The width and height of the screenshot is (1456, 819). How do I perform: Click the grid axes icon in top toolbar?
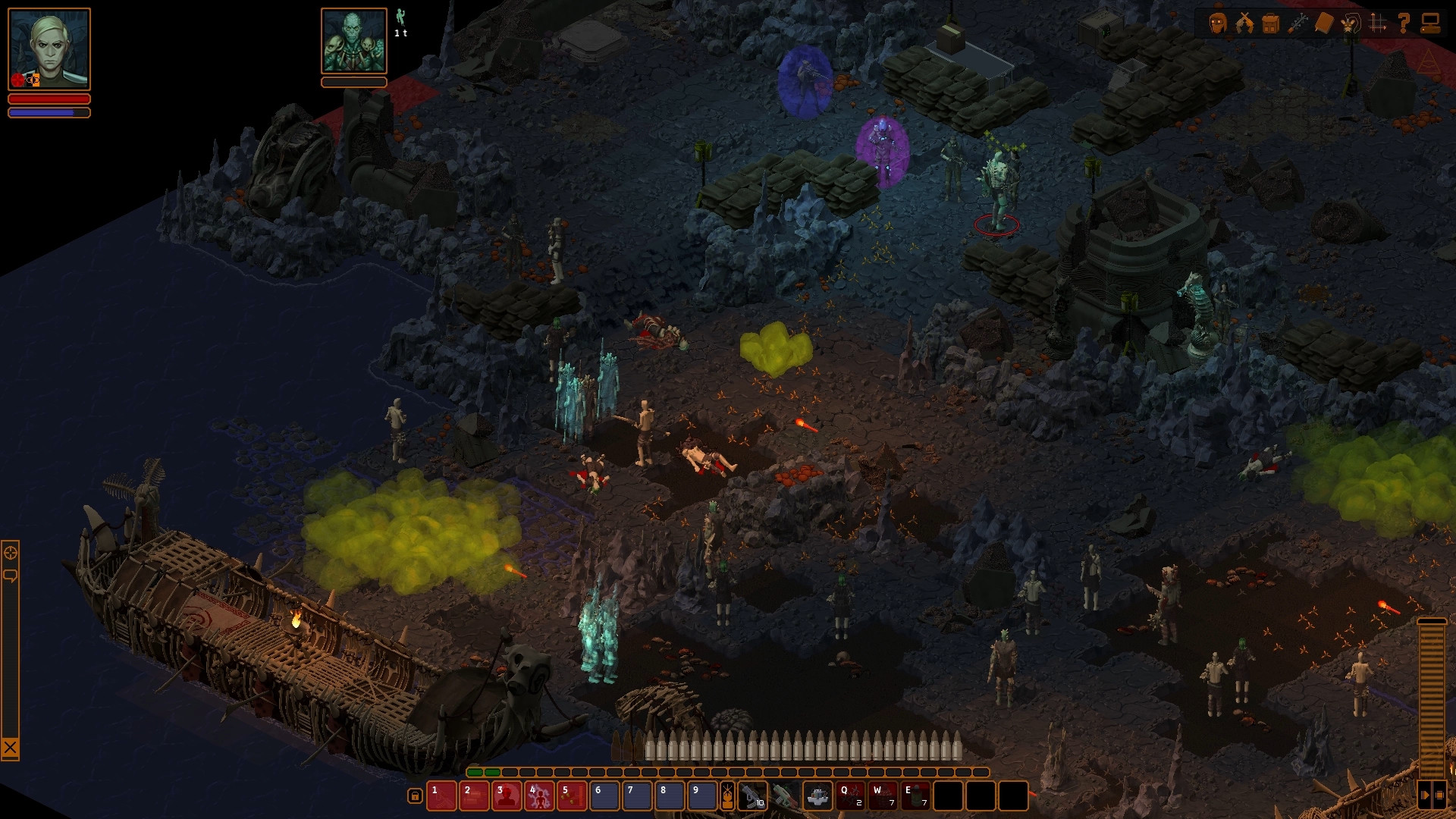[1377, 23]
